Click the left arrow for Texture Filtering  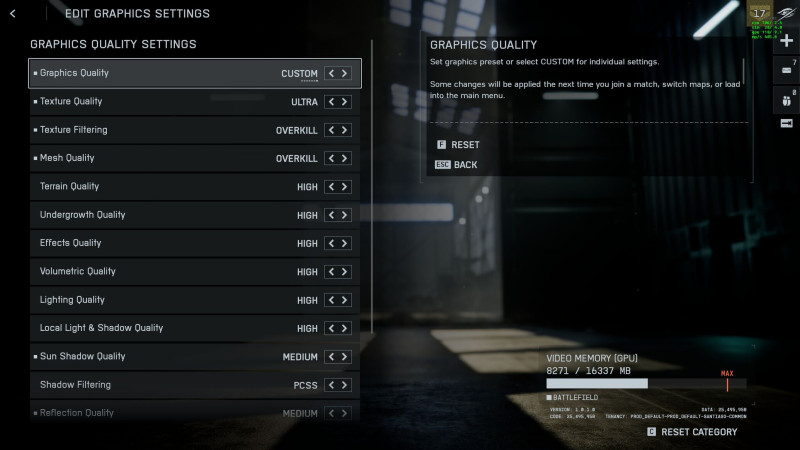[332, 130]
